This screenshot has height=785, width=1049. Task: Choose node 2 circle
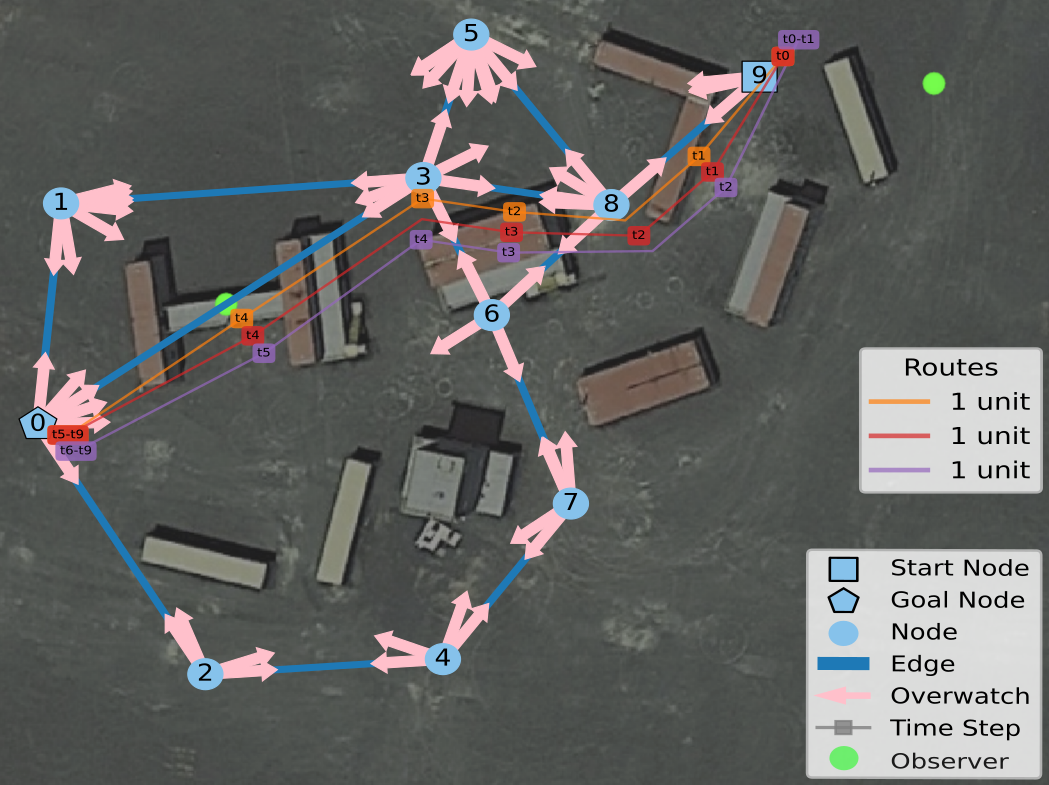coord(205,673)
